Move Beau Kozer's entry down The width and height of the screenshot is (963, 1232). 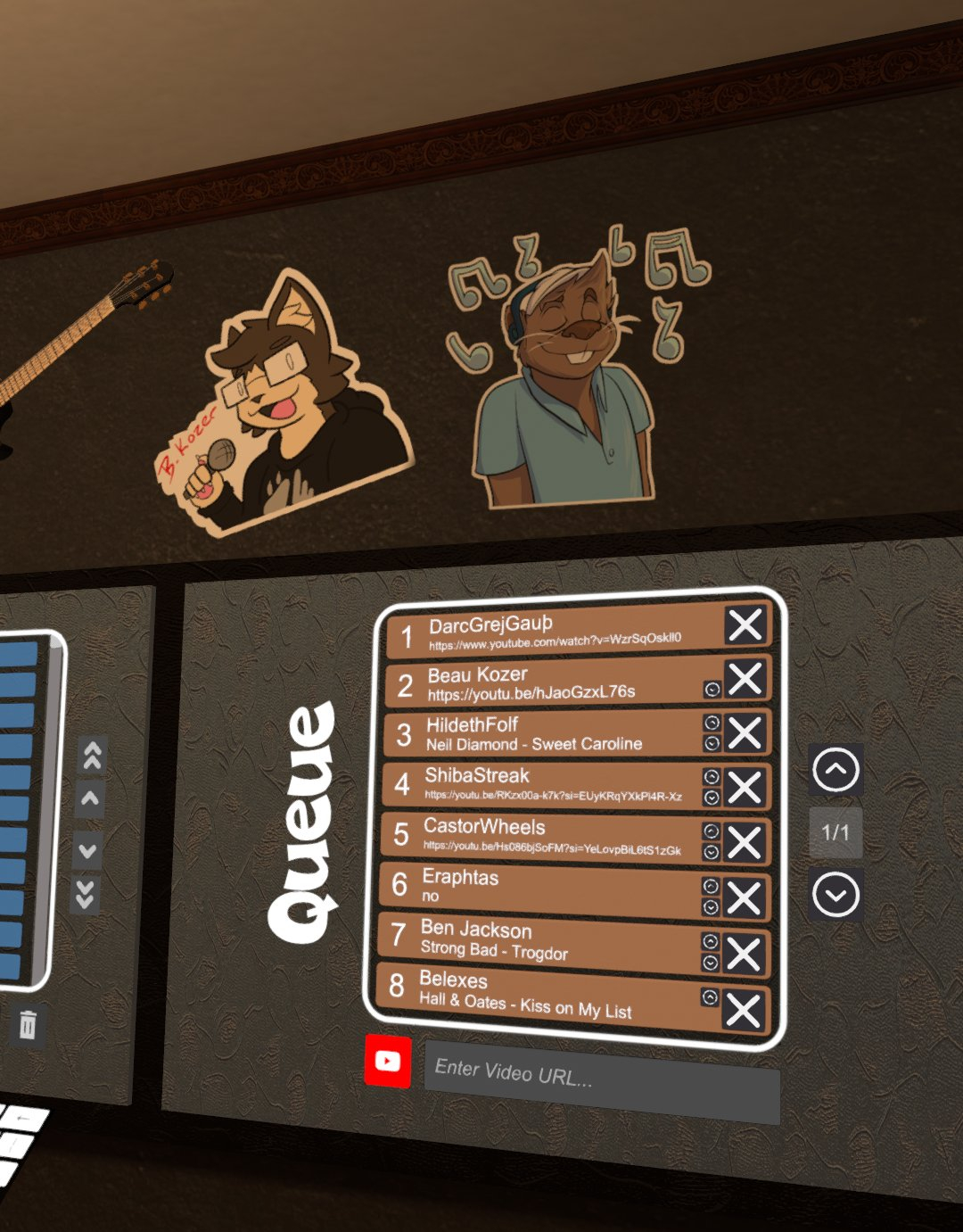712,689
